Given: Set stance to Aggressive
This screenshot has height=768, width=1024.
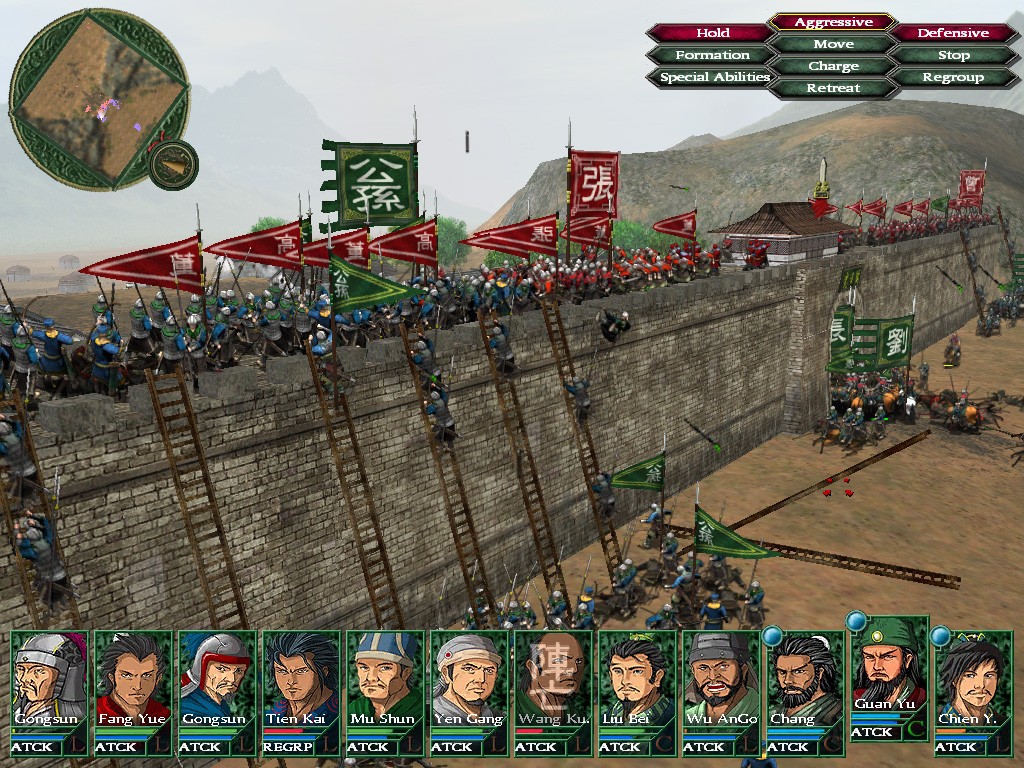Looking at the screenshot, I should coord(833,22).
